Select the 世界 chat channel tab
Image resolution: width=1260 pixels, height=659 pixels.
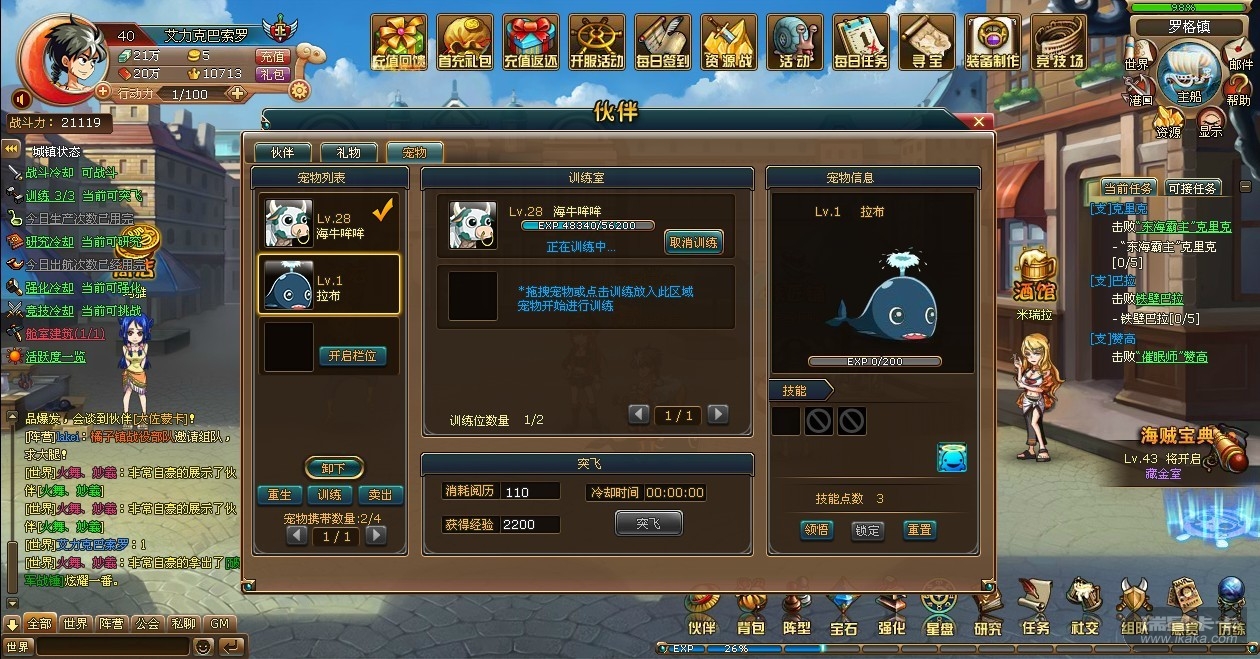[x=75, y=623]
